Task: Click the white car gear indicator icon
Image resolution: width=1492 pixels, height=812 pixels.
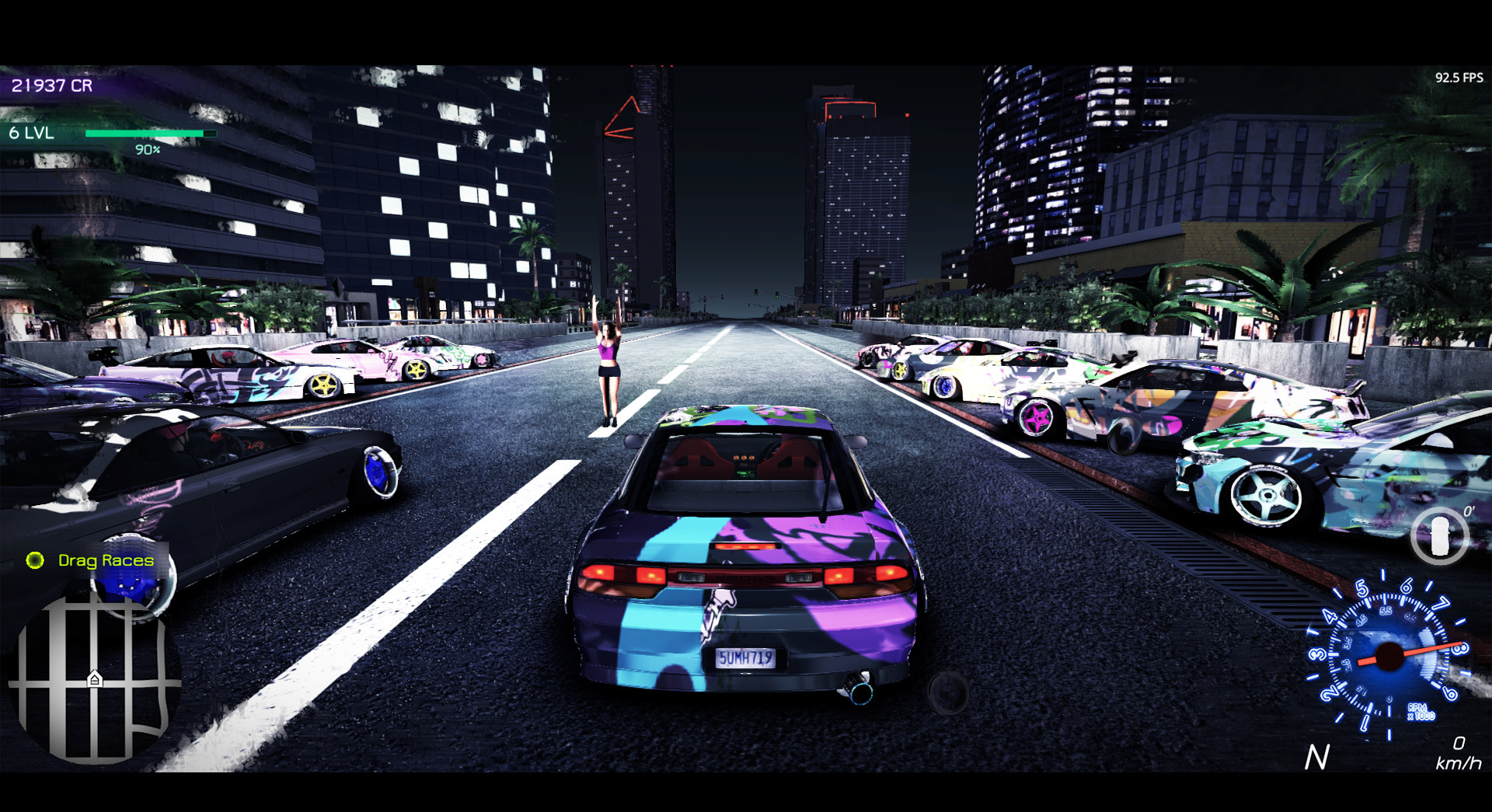Action: (x=1439, y=536)
